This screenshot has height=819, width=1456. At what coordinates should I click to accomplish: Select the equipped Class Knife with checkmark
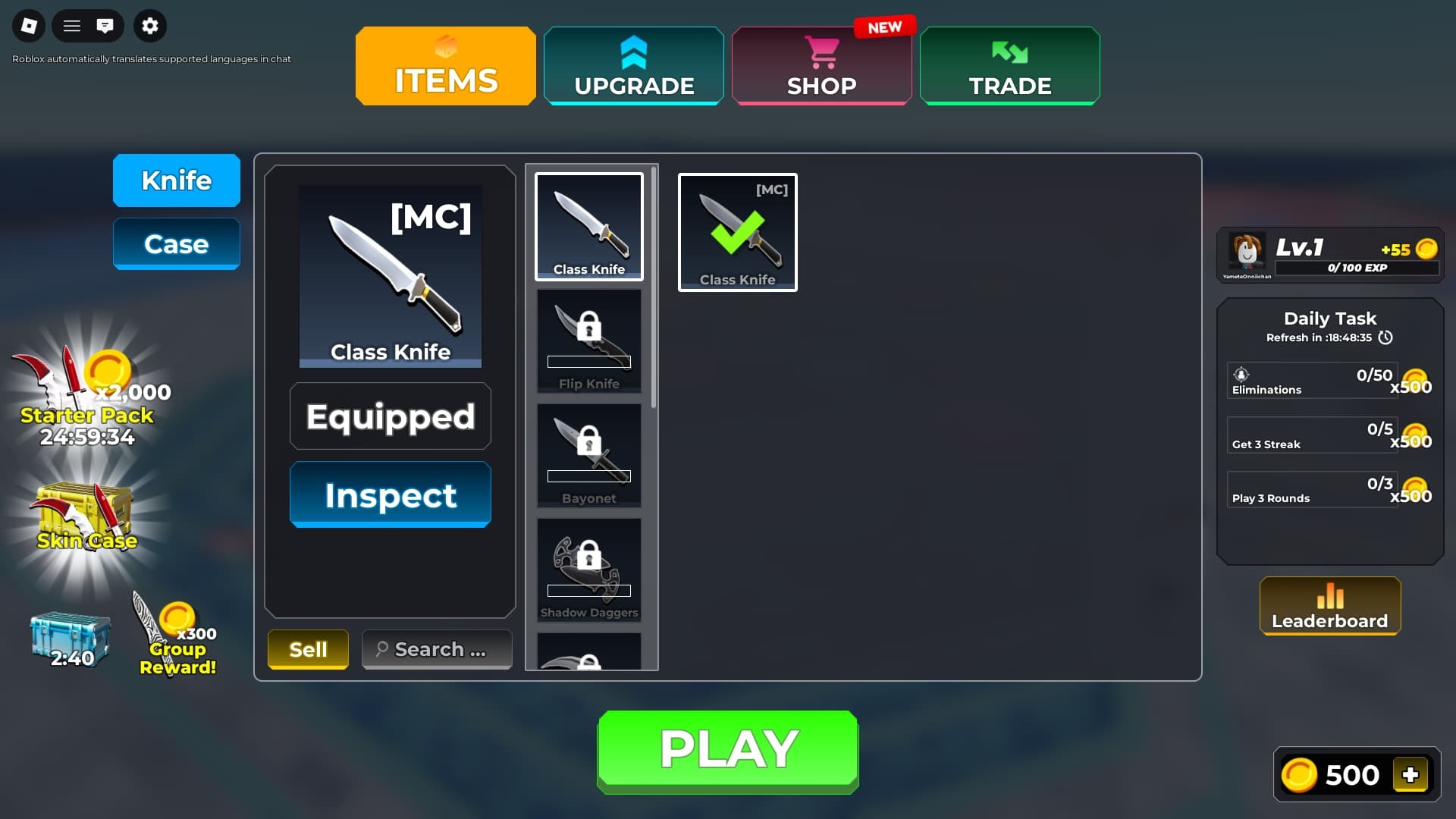click(x=736, y=231)
